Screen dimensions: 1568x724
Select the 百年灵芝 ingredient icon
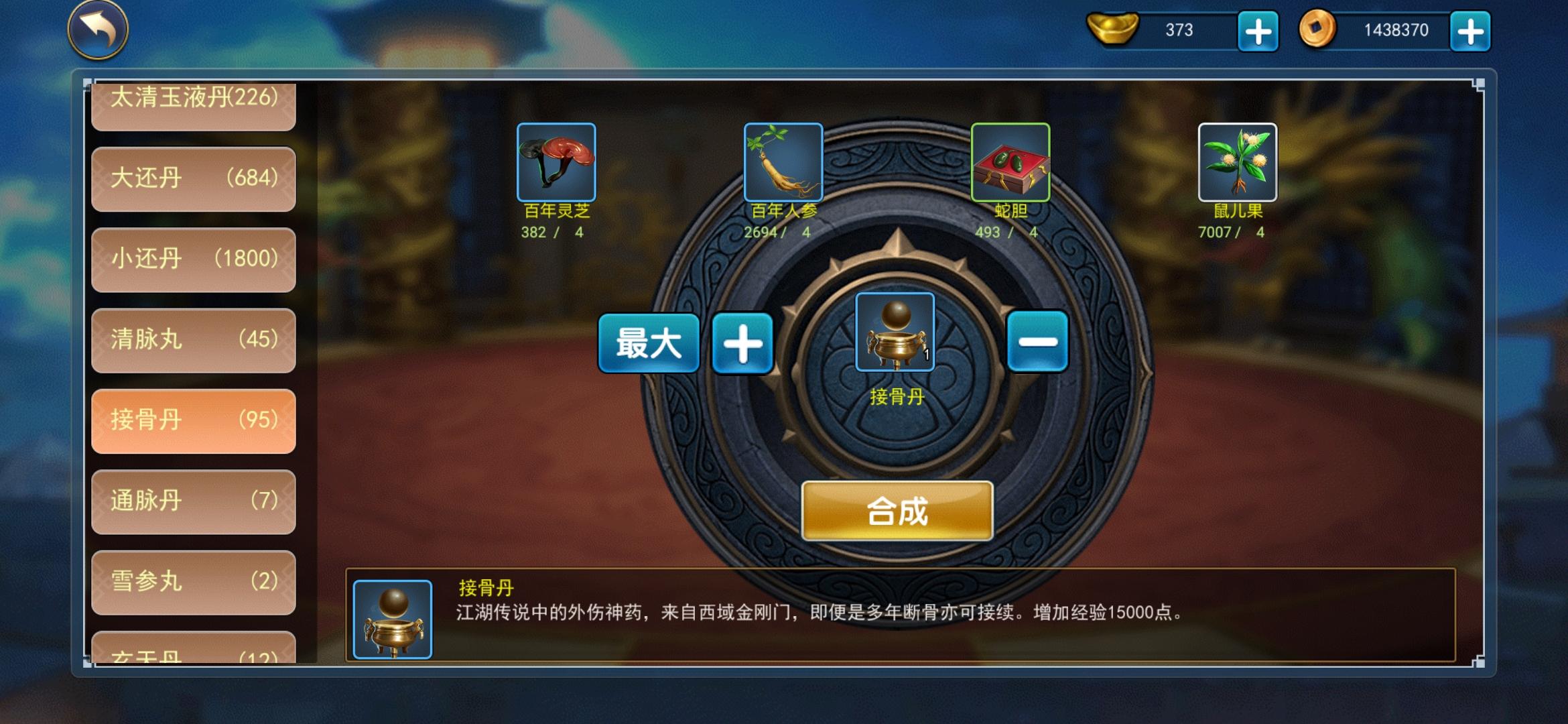click(556, 163)
